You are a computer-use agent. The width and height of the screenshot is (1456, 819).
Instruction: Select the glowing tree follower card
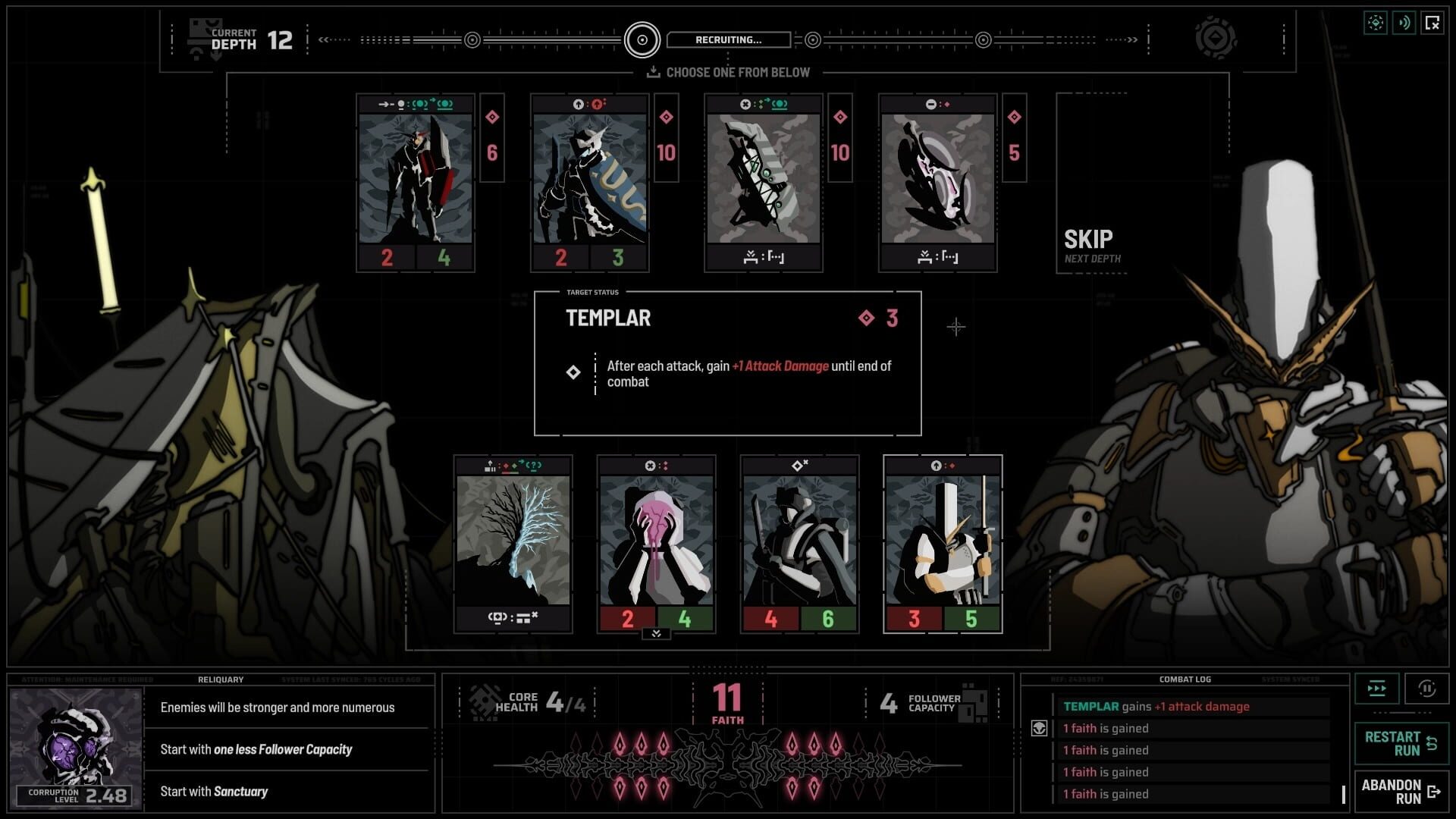pyautogui.click(x=513, y=546)
